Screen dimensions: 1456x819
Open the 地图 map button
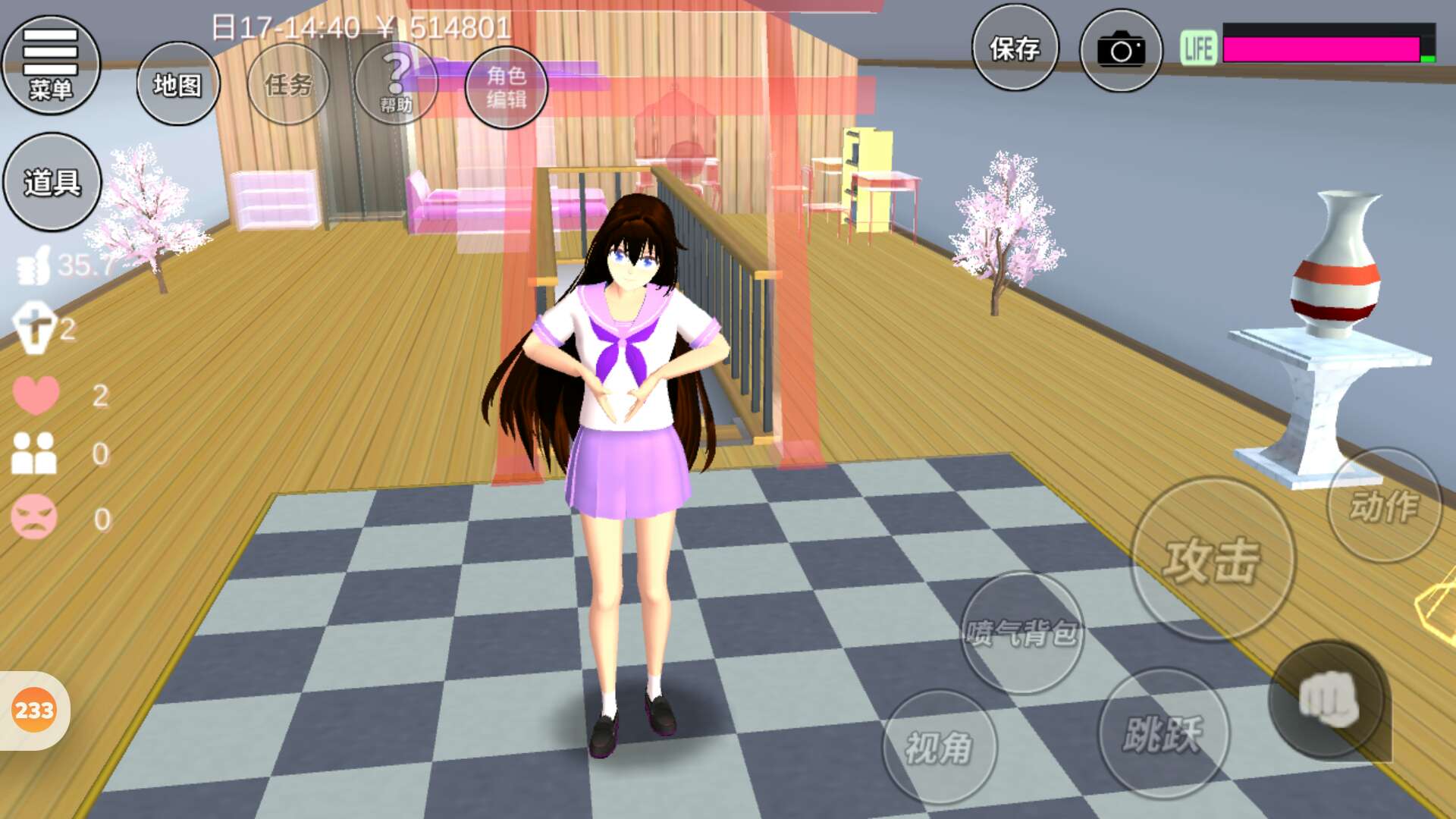click(x=178, y=84)
